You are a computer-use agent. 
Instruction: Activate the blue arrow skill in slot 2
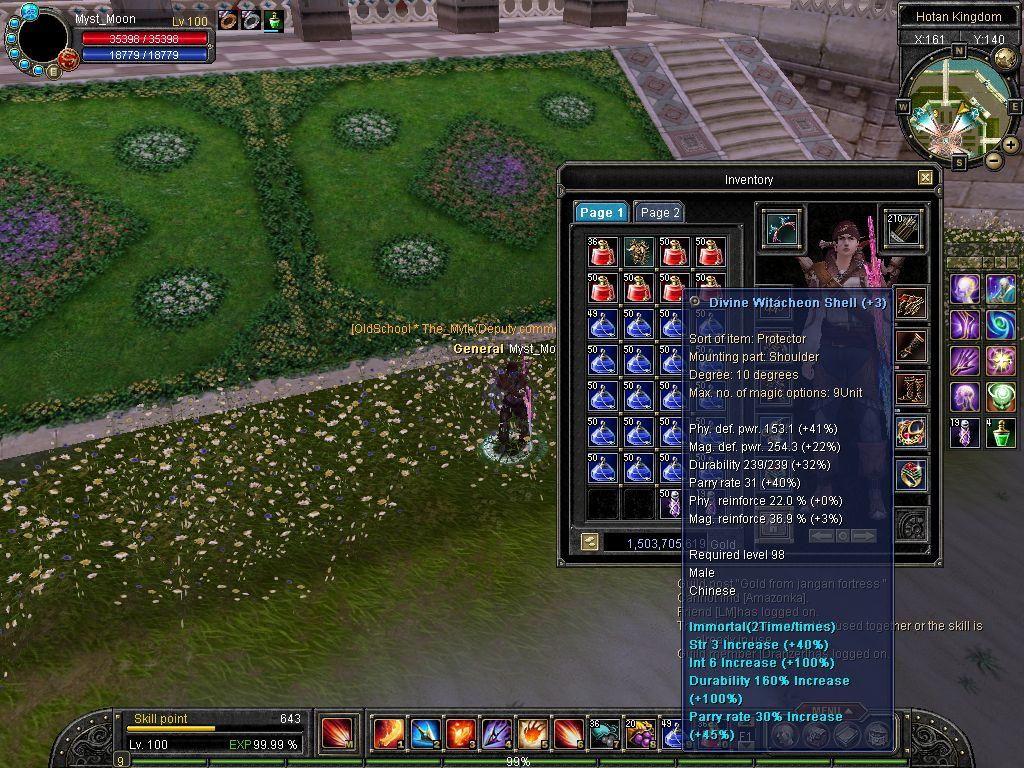(424, 733)
